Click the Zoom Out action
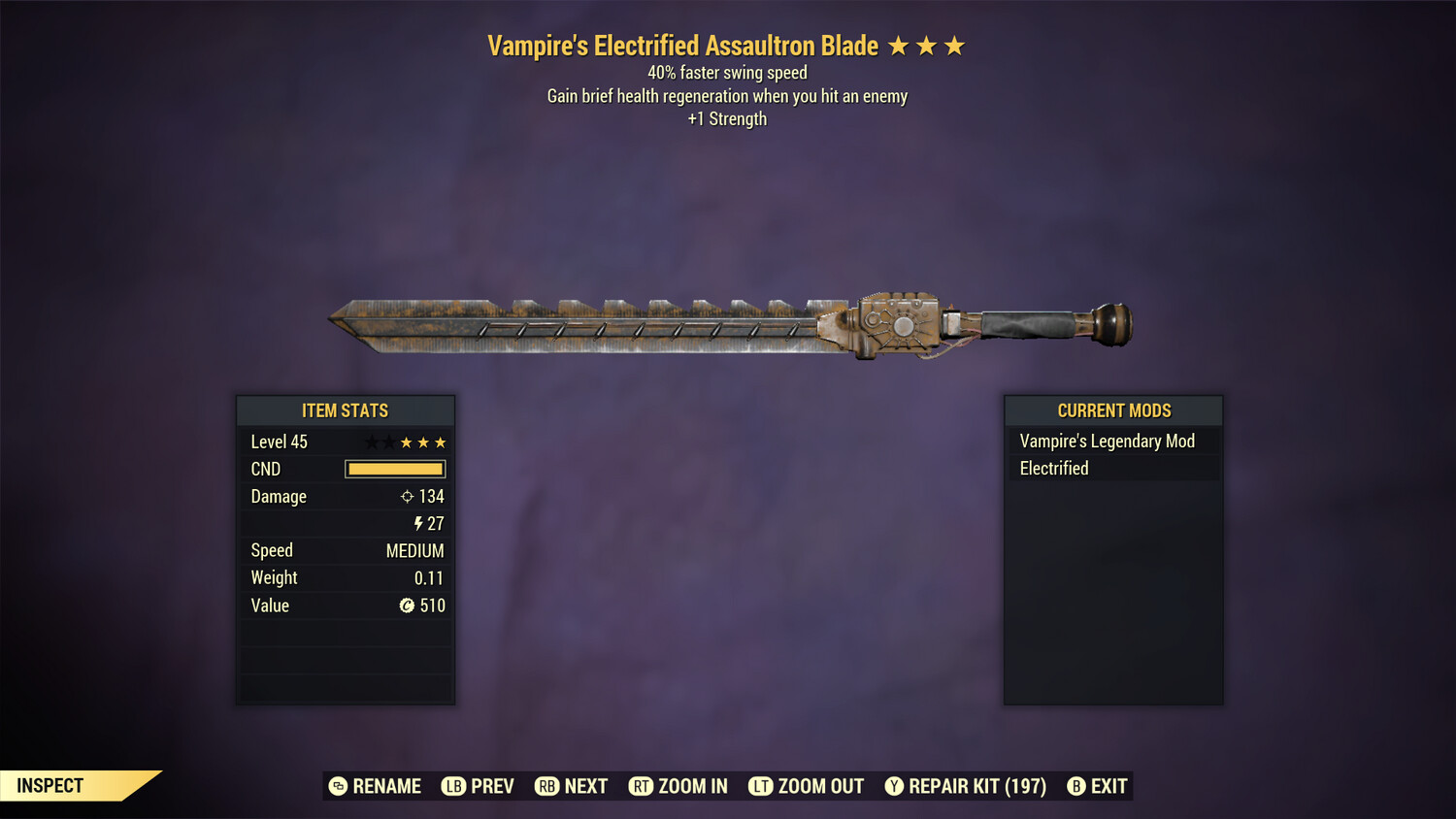Screen dimensions: 1456x819 point(807,786)
